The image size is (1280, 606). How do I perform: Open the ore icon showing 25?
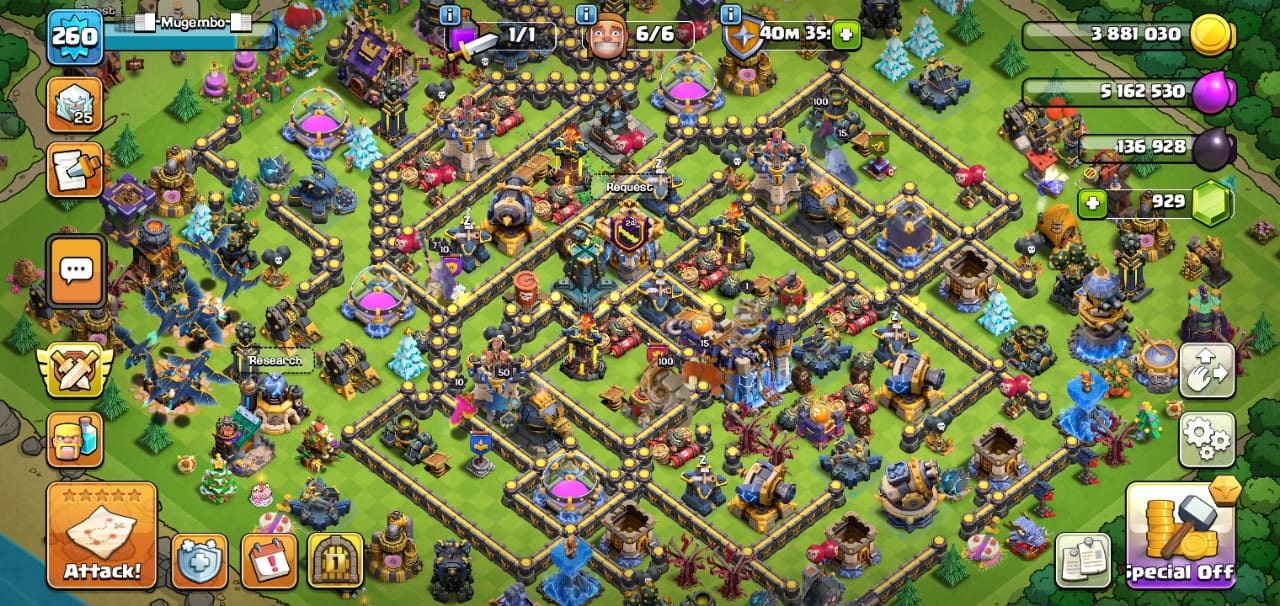tap(75, 105)
